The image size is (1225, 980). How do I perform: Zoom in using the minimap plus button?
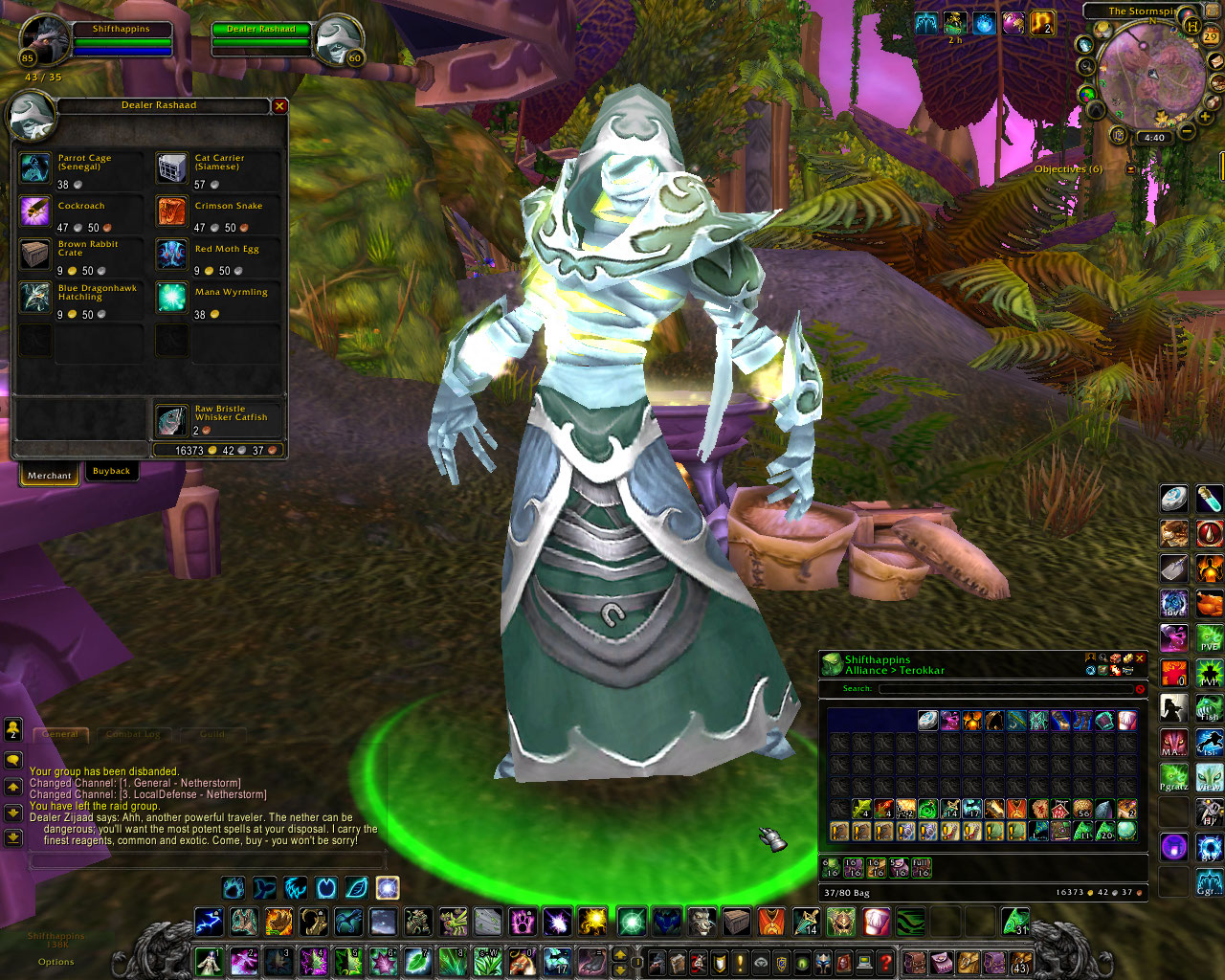tap(1203, 116)
